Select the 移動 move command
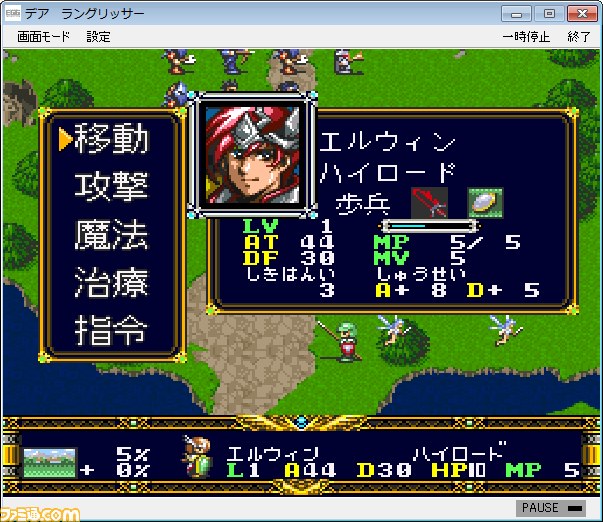603x522 pixels. coord(111,139)
